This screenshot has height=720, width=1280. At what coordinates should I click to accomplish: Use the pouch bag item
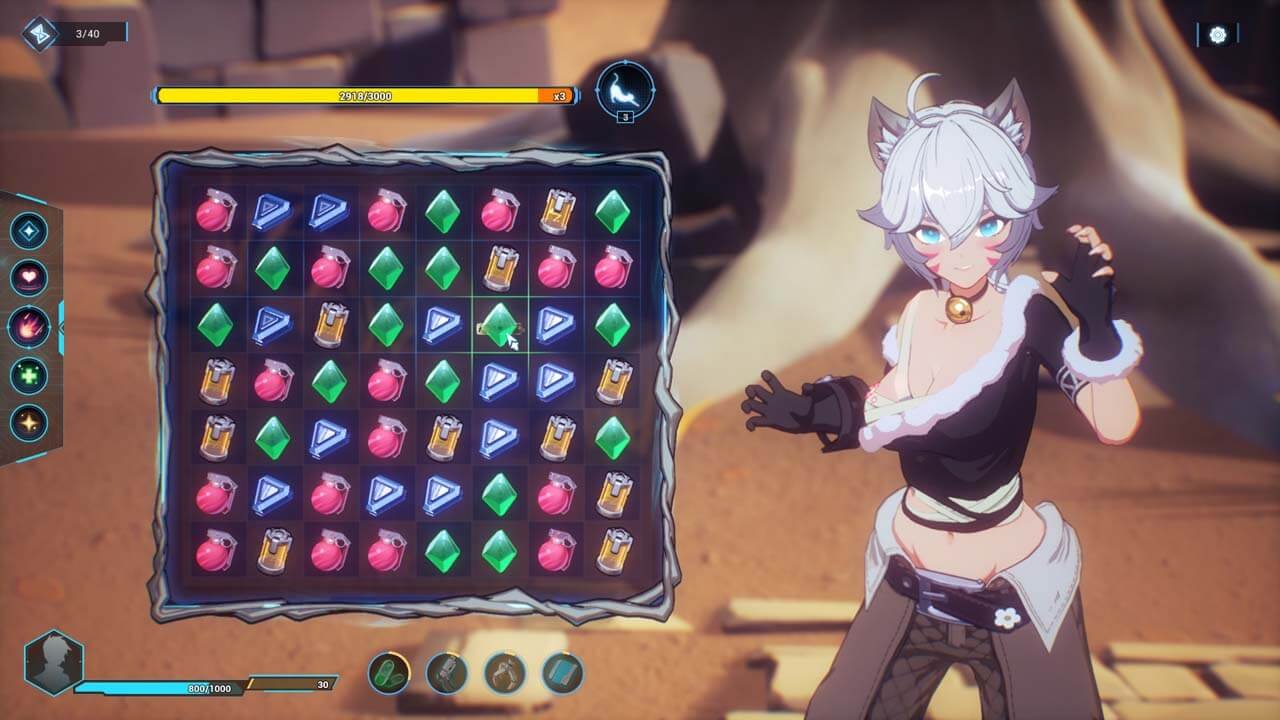tap(505, 672)
